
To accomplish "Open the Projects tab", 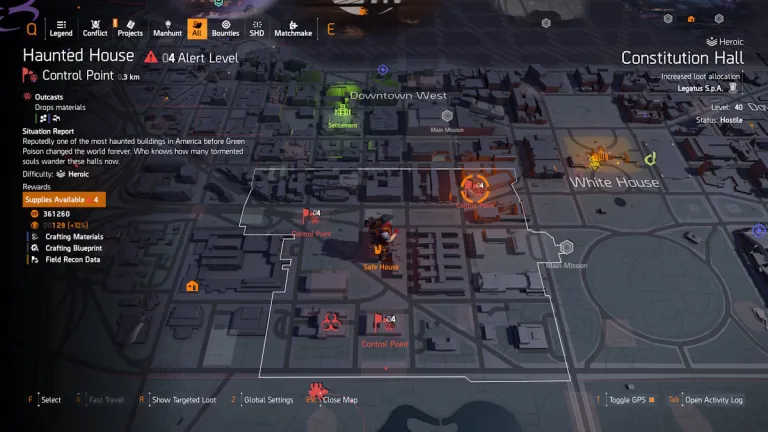I will (130, 27).
